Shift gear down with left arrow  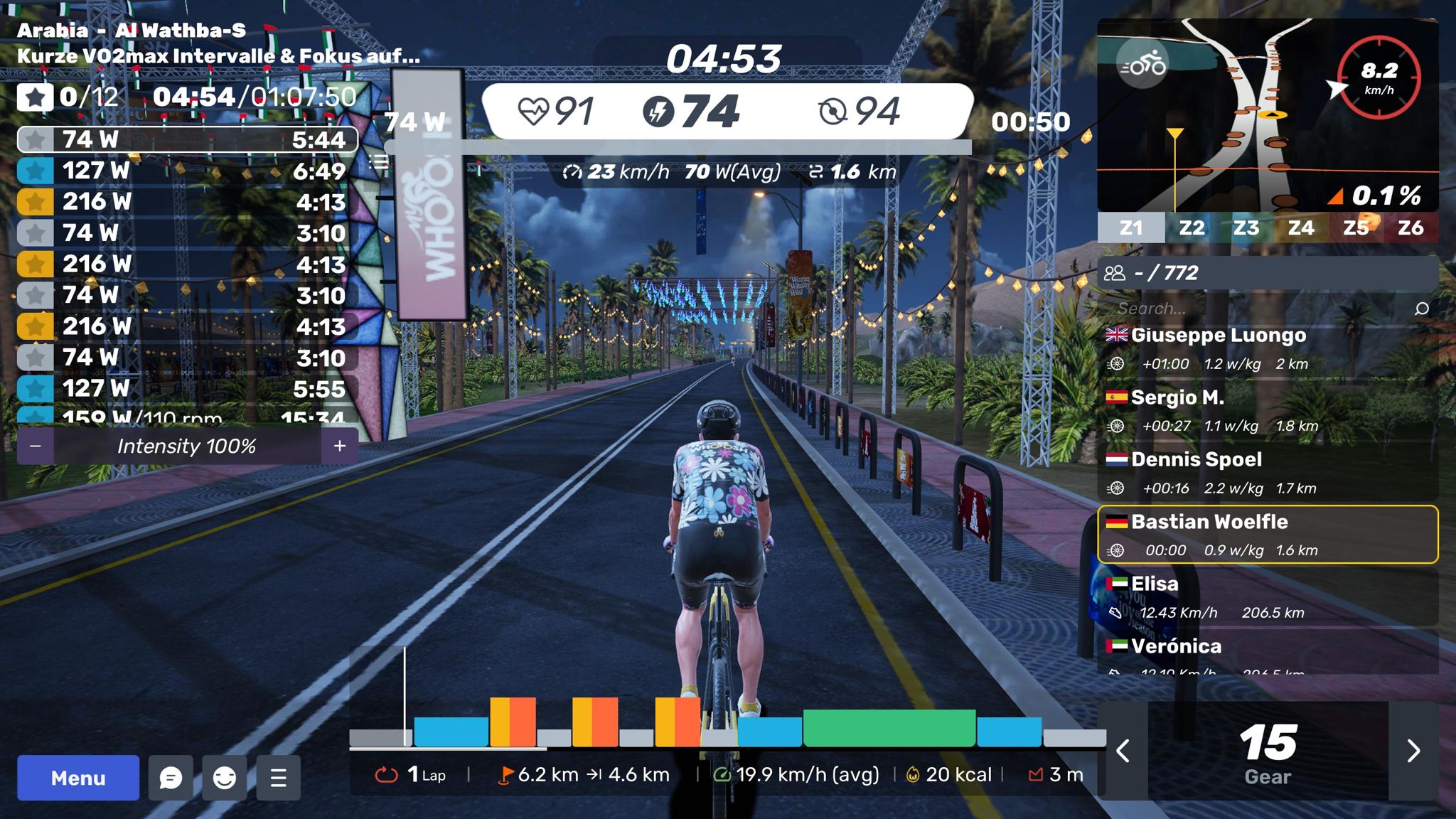point(1123,751)
